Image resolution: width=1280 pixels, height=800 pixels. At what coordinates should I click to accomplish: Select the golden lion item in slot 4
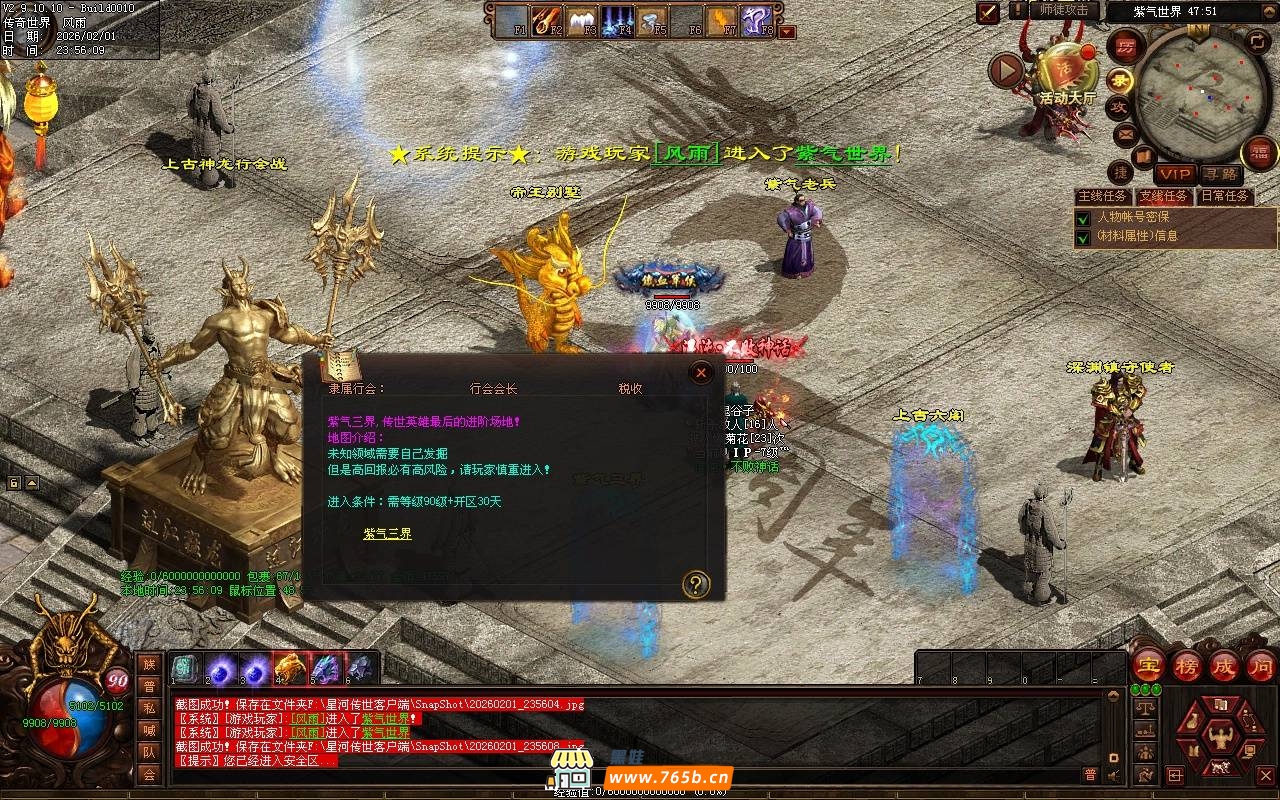(x=290, y=666)
